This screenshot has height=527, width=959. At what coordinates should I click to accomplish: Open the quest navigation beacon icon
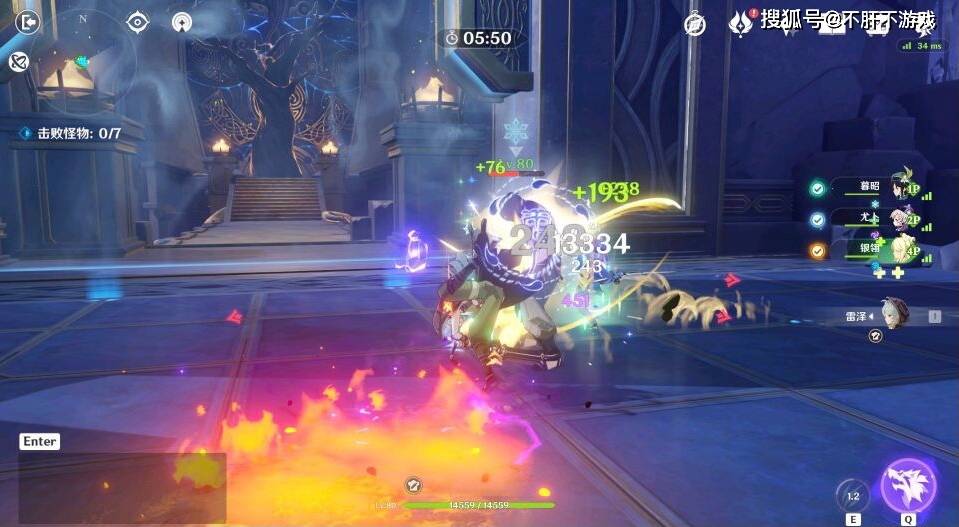[x=181, y=21]
